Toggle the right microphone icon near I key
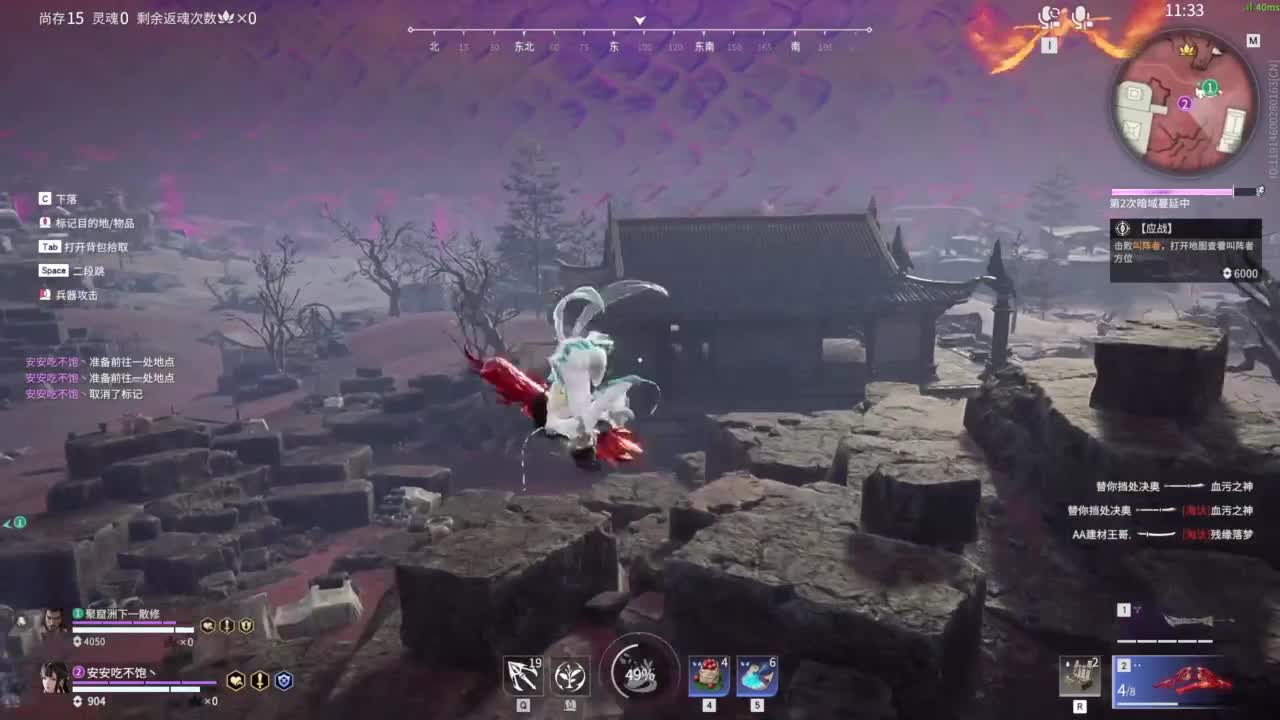 [x=1080, y=17]
